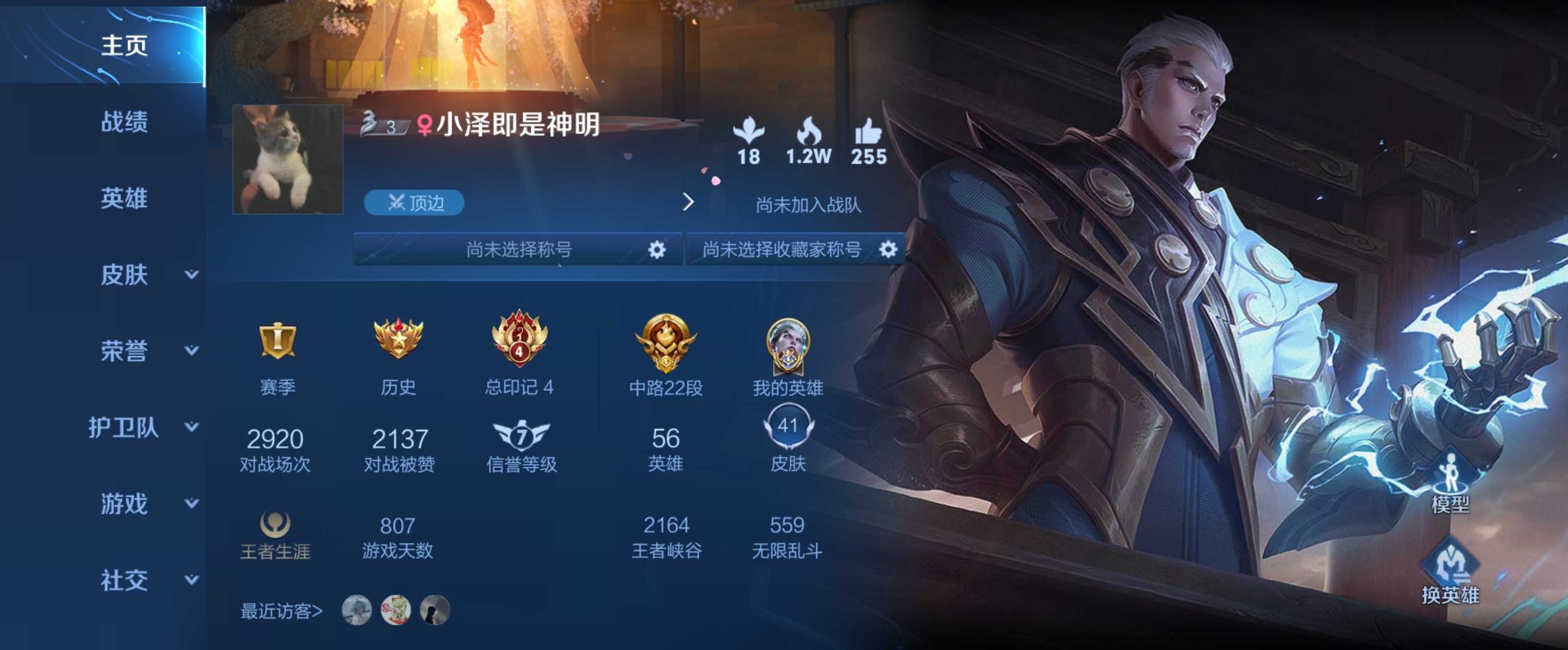View the 信誉等级 level 7 badge
Image resolution: width=1568 pixels, height=650 pixels.
point(522,437)
